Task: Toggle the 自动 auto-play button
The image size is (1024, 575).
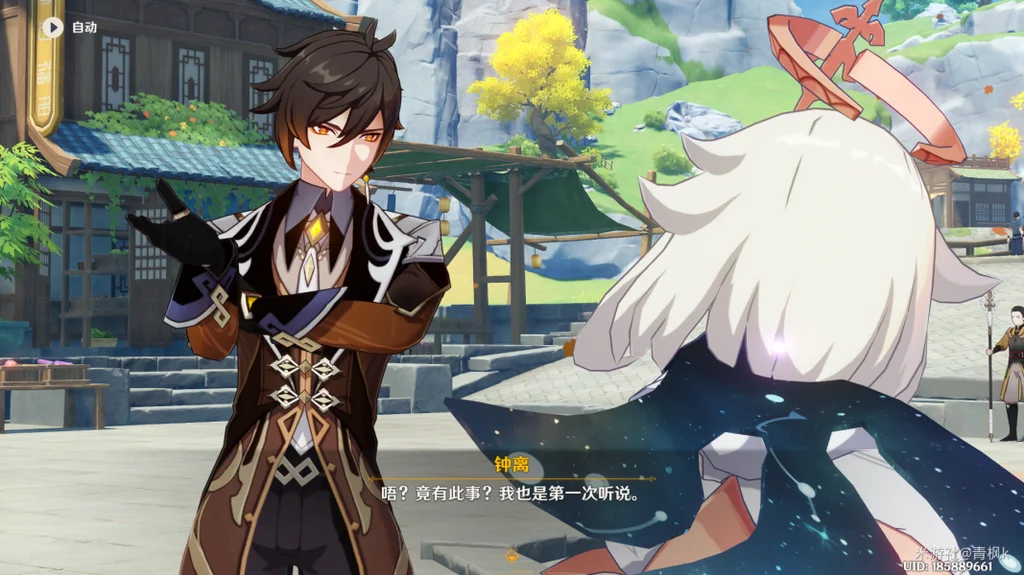Action: pos(53,27)
